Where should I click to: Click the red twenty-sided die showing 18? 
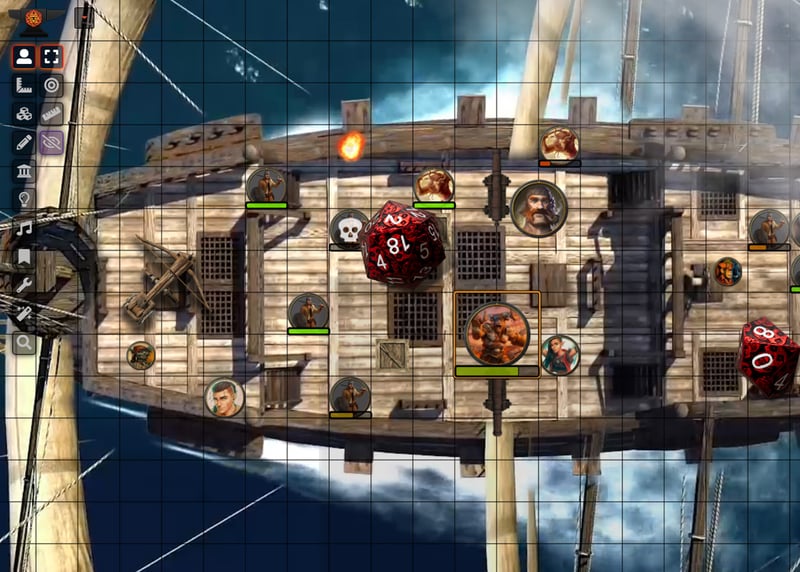pyautogui.click(x=402, y=243)
